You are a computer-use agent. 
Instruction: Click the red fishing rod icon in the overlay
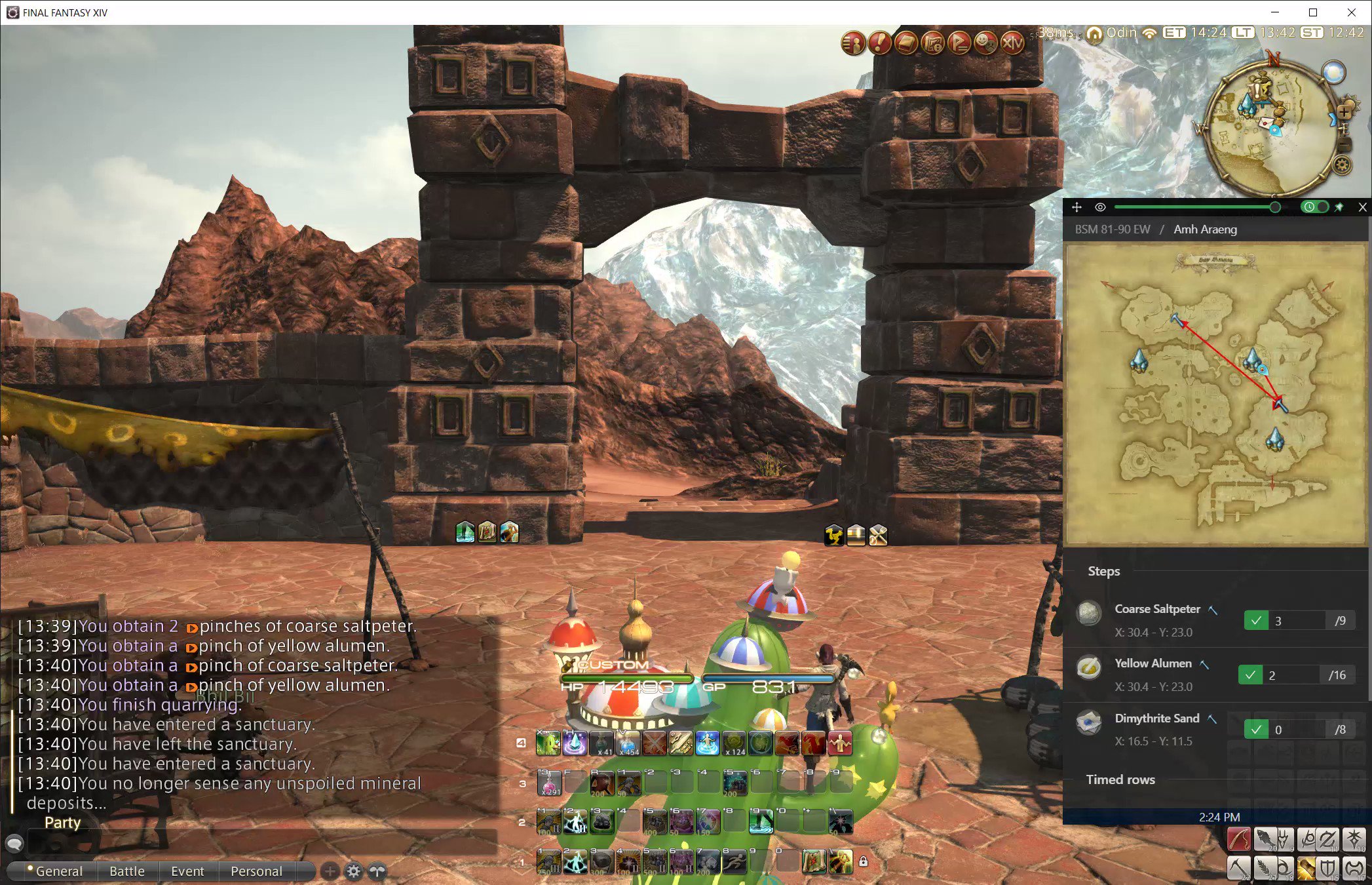[1238, 839]
